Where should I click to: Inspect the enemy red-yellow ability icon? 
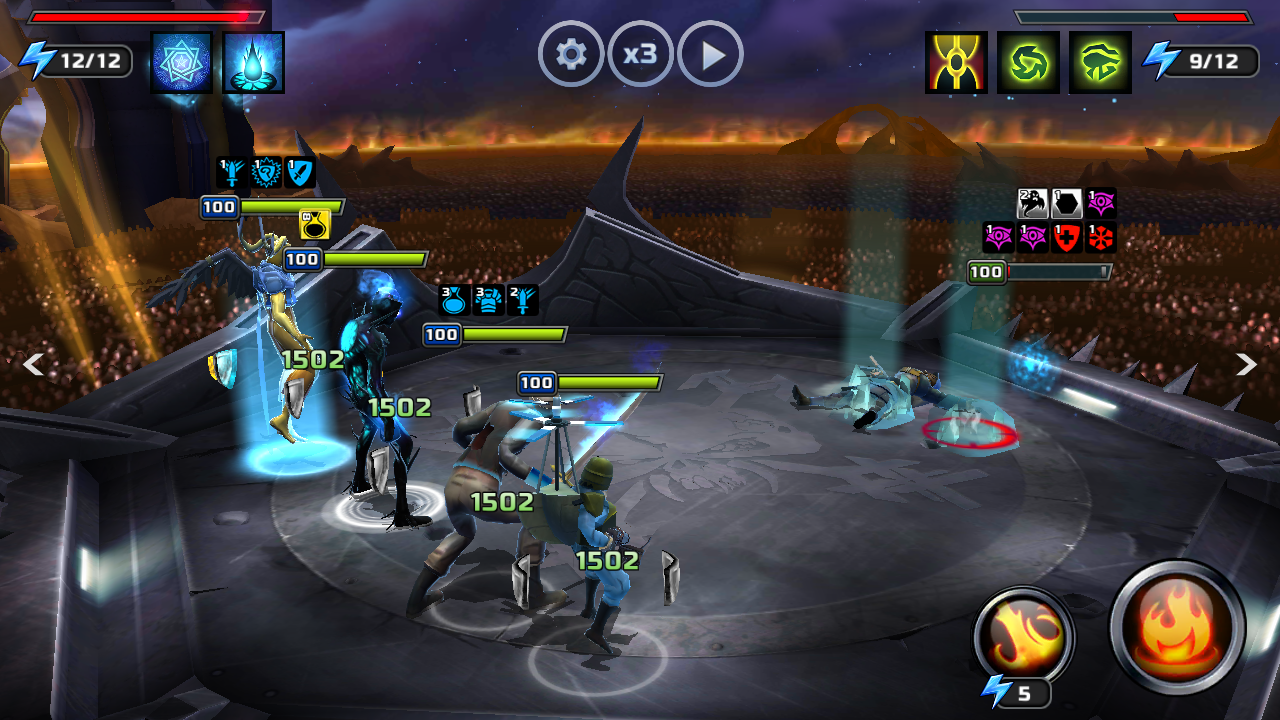(956, 62)
